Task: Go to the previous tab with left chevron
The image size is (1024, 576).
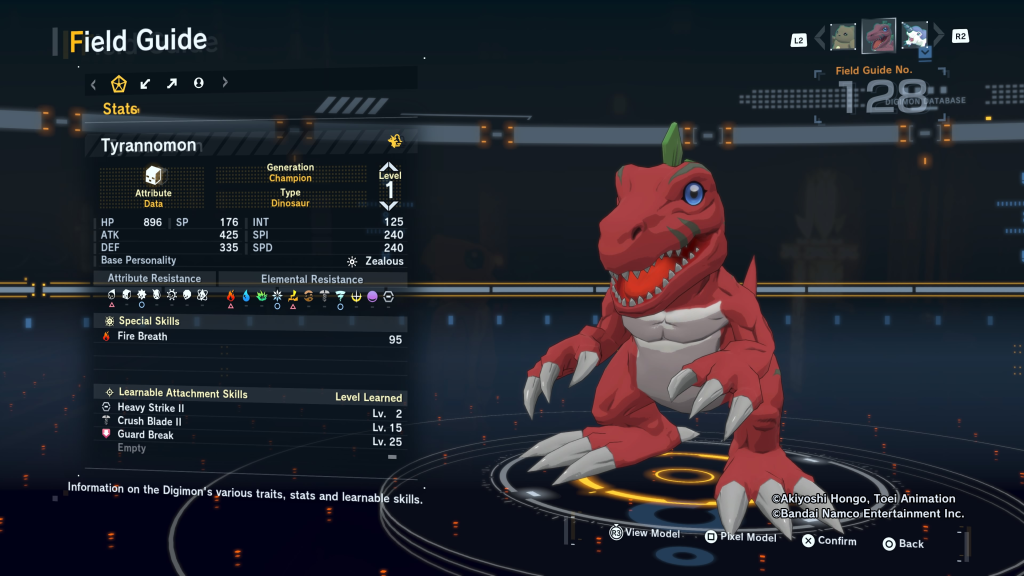Action: click(x=94, y=83)
